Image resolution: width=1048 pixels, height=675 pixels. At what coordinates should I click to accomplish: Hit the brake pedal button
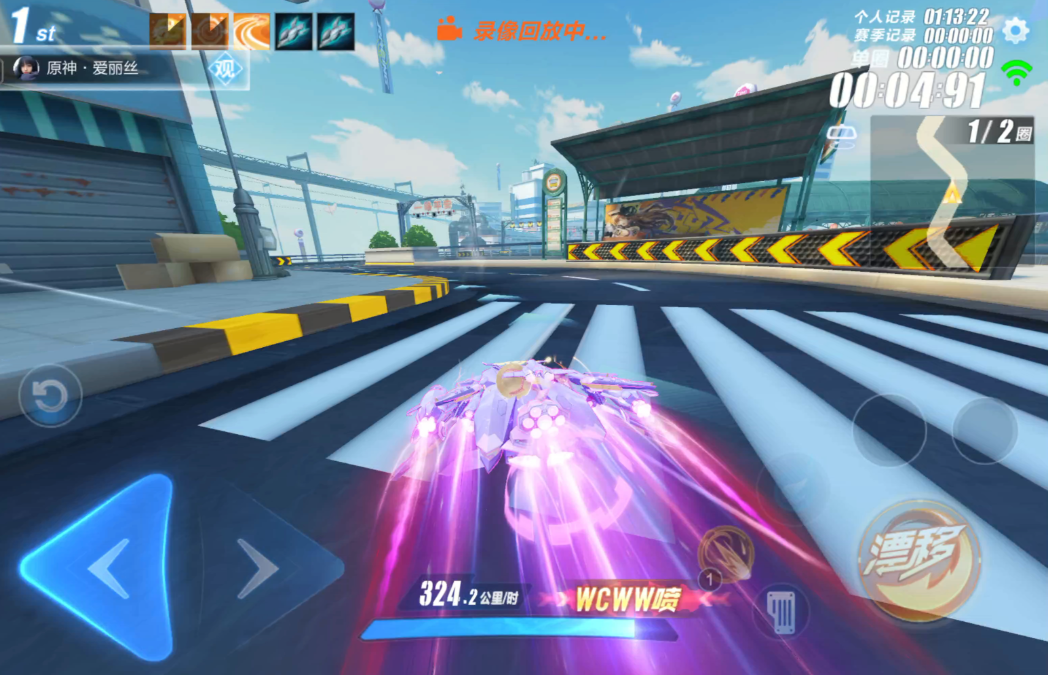[x=781, y=609]
